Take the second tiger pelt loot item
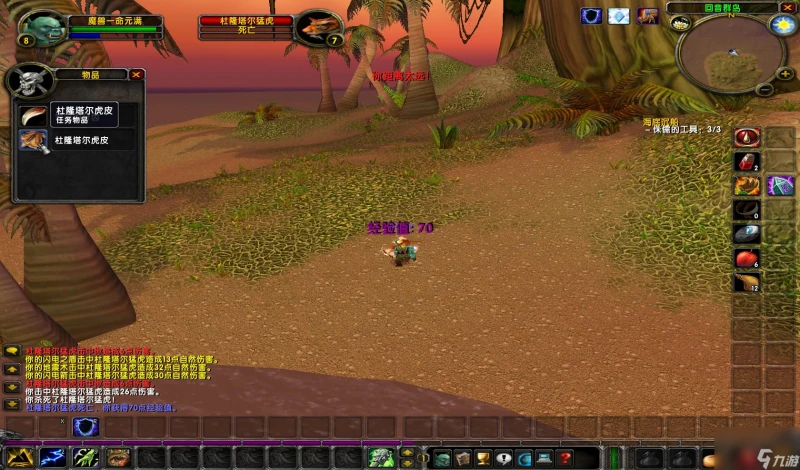 [33, 141]
